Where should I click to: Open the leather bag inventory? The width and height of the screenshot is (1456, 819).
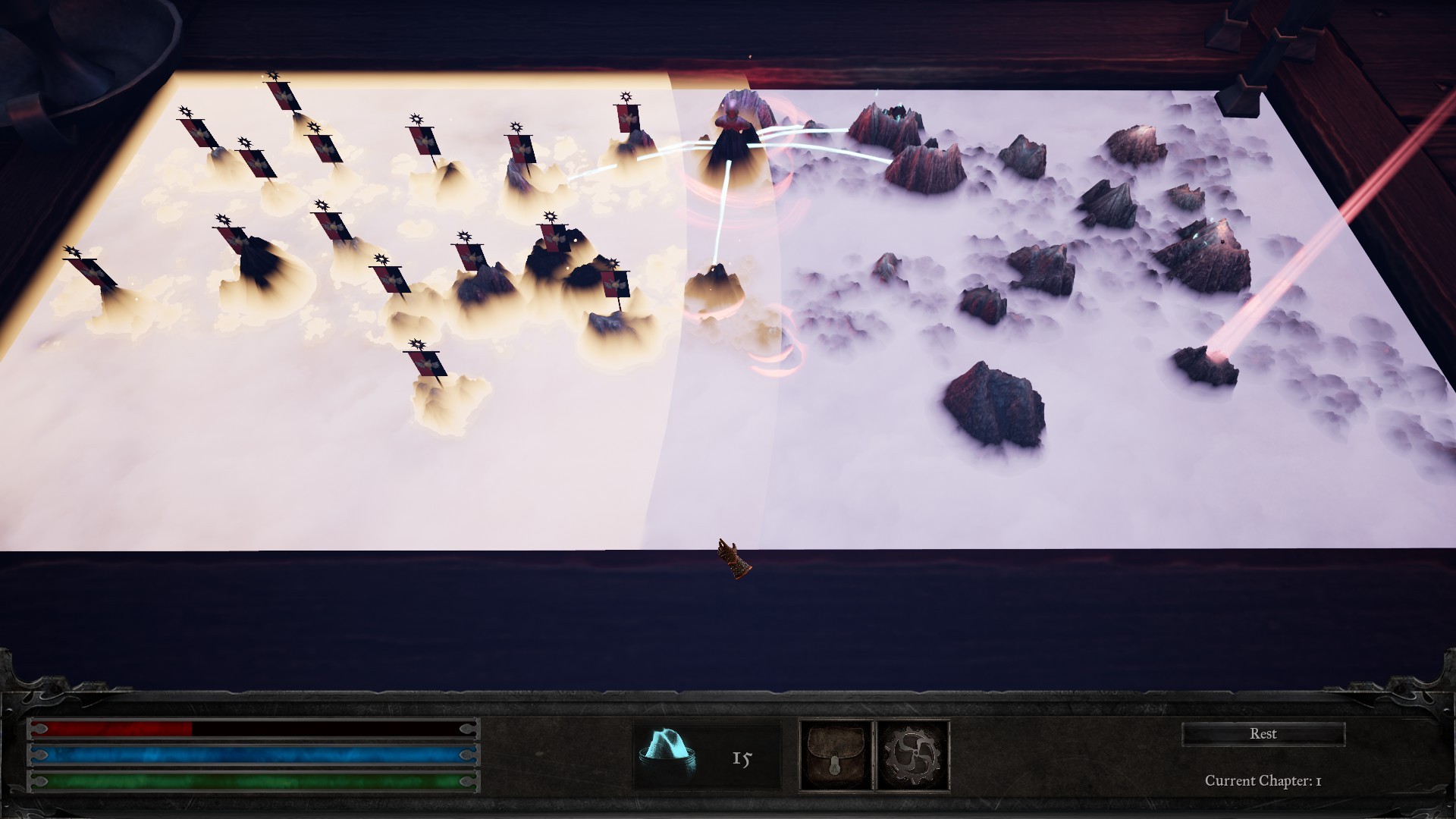[836, 756]
